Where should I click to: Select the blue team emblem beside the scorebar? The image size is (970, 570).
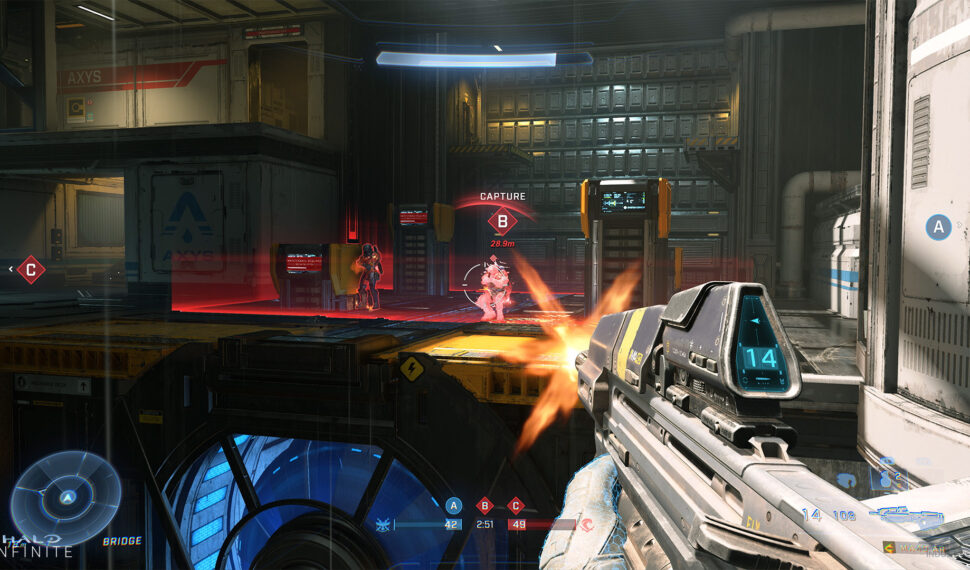point(381,524)
